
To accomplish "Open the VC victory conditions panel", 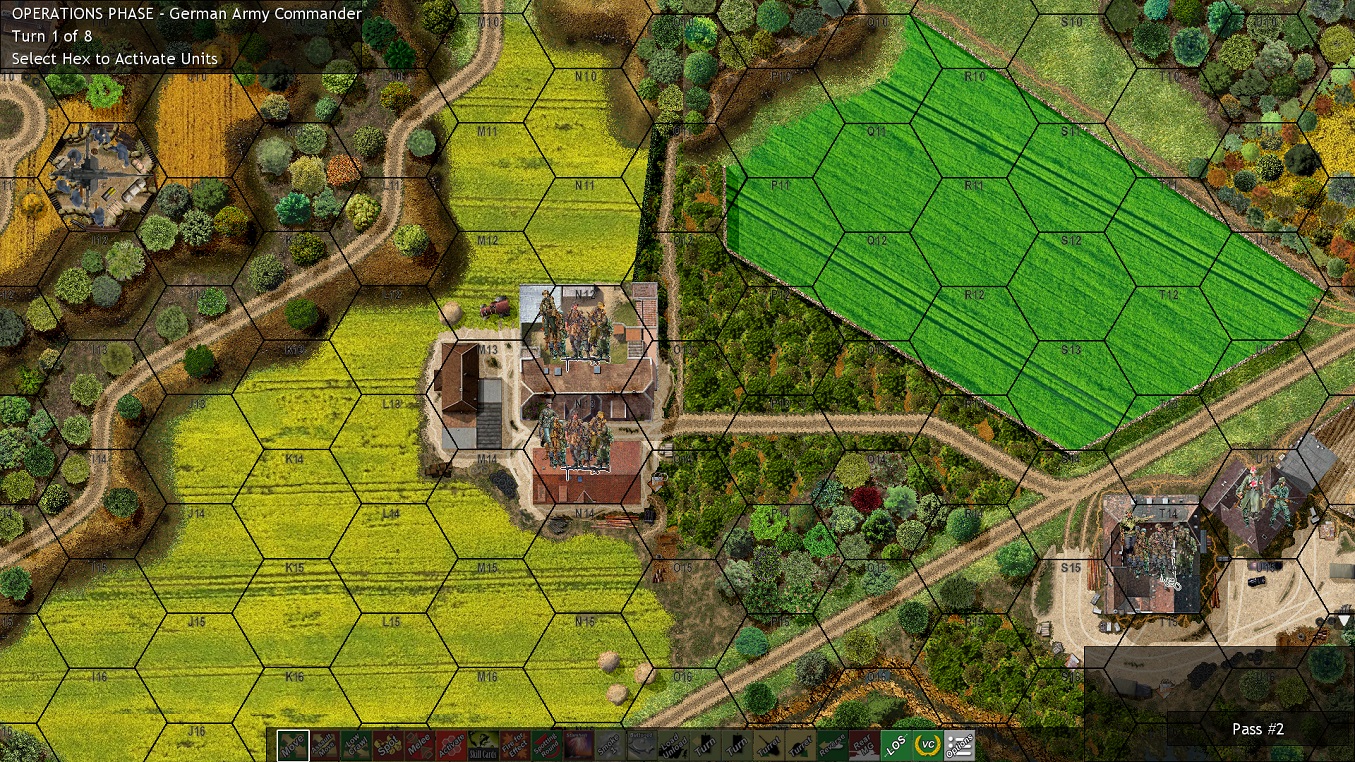I will click(x=927, y=745).
